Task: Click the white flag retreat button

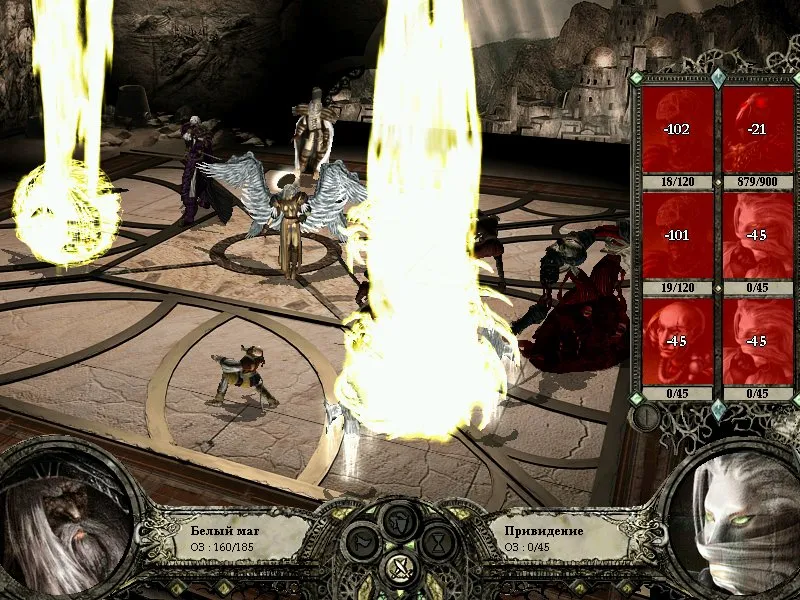Action: click(x=361, y=544)
